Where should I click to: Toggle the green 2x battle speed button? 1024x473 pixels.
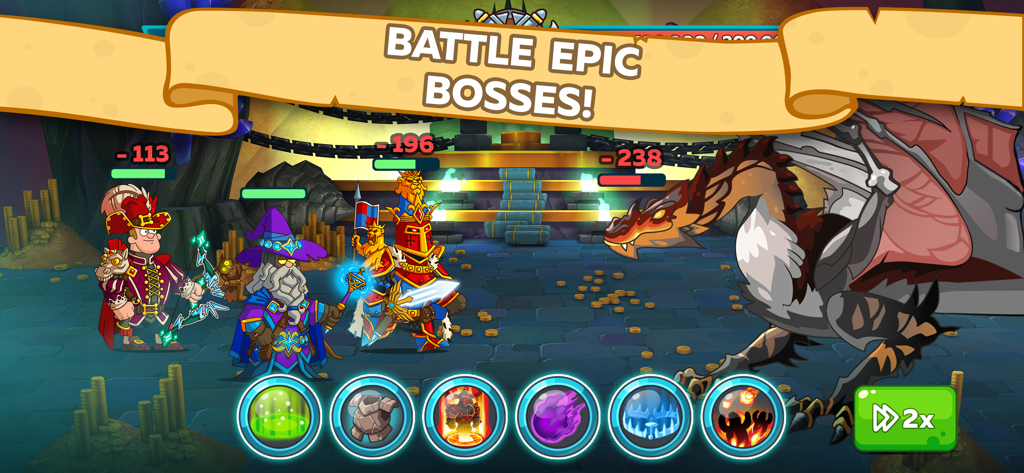904,418
